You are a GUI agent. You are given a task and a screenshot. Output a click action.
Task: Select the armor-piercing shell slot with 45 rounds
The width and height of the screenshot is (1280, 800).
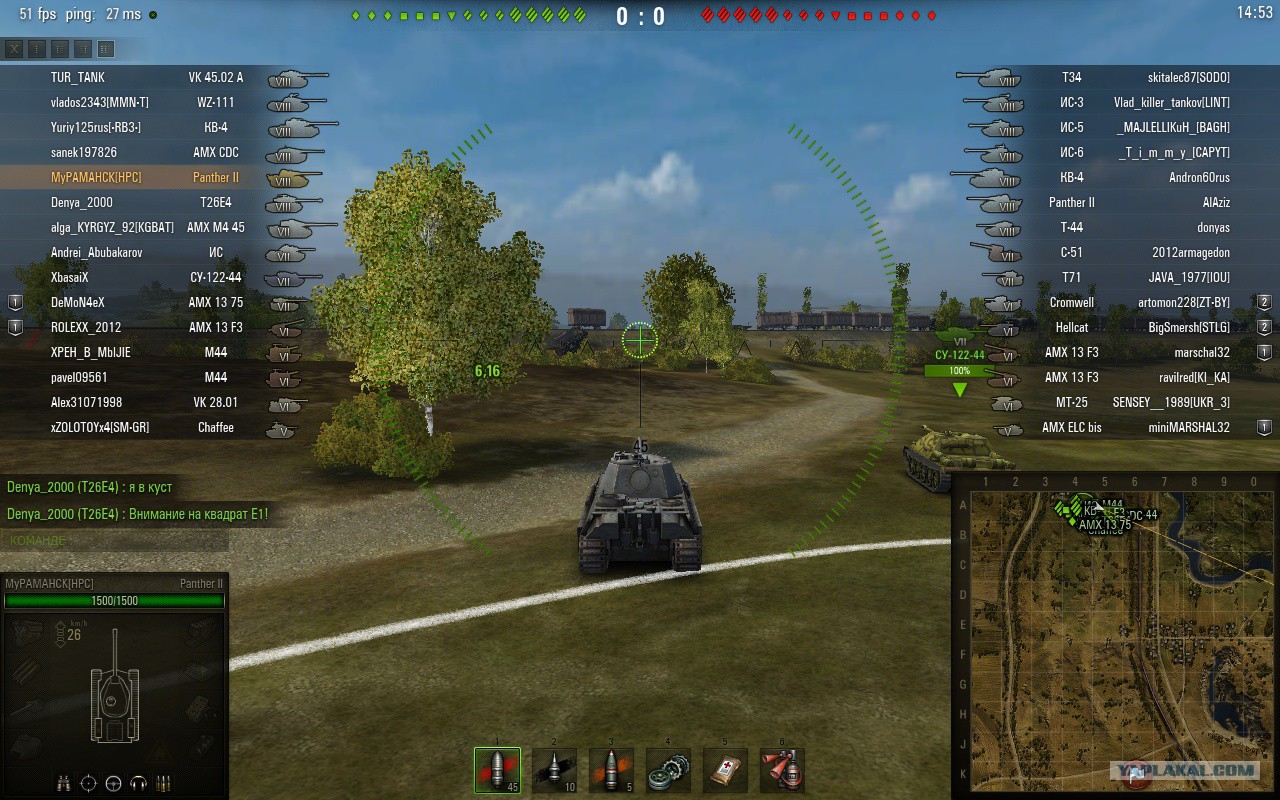click(497, 770)
